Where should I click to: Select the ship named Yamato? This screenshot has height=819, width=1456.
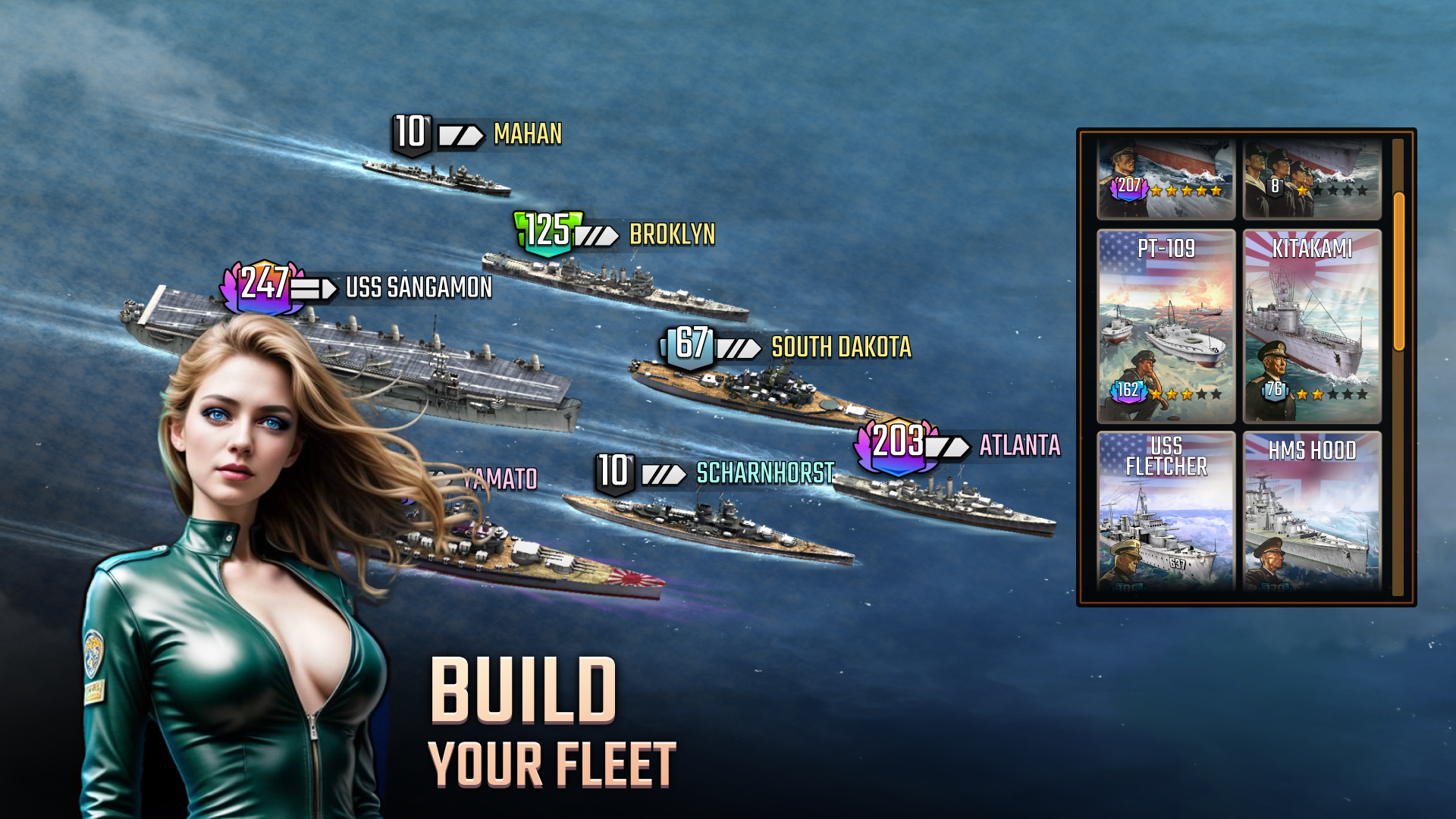click(503, 477)
